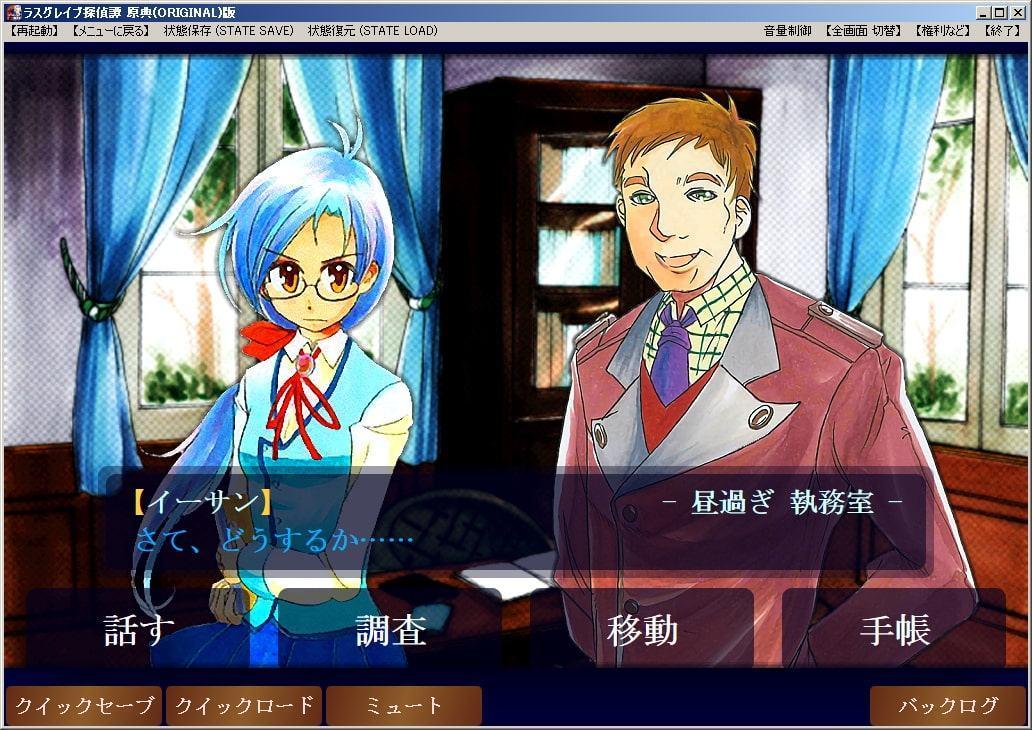Toggle the ミュート mute button
This screenshot has width=1032, height=730.
(x=404, y=706)
